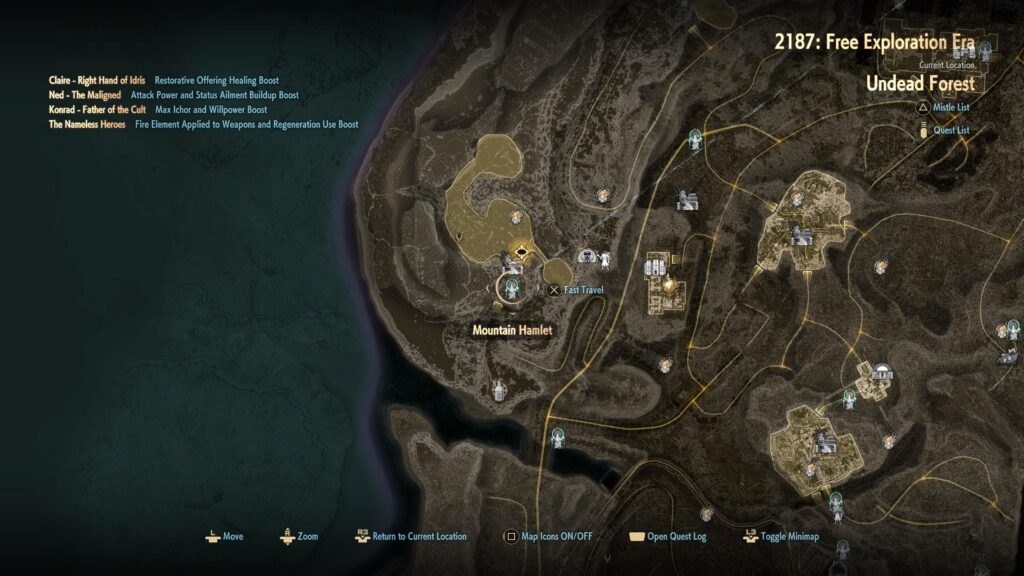This screenshot has height=576, width=1024.
Task: Choose the stone arch marker beside the white figure
Action: click(587, 257)
